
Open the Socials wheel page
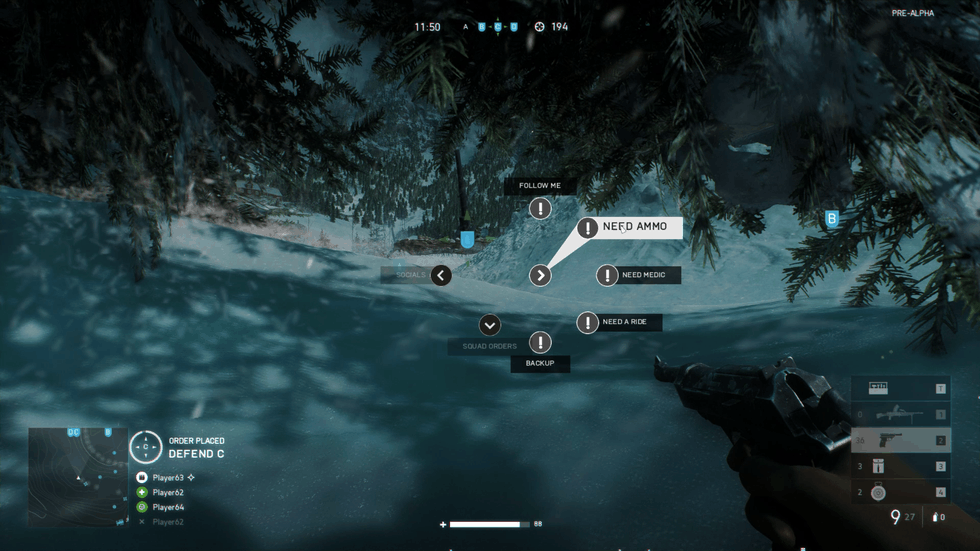click(441, 275)
